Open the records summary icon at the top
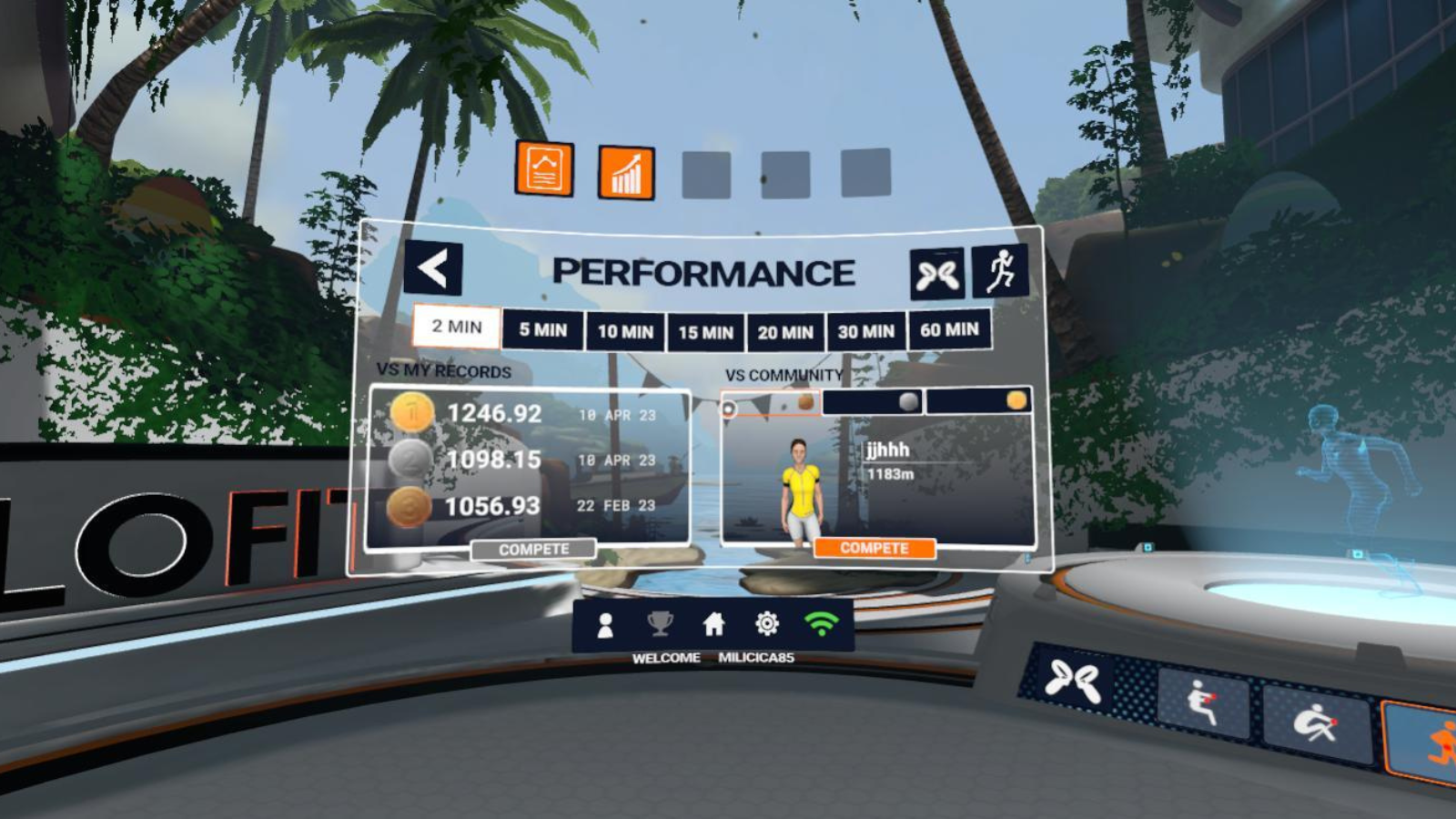1456x819 pixels. (x=545, y=171)
